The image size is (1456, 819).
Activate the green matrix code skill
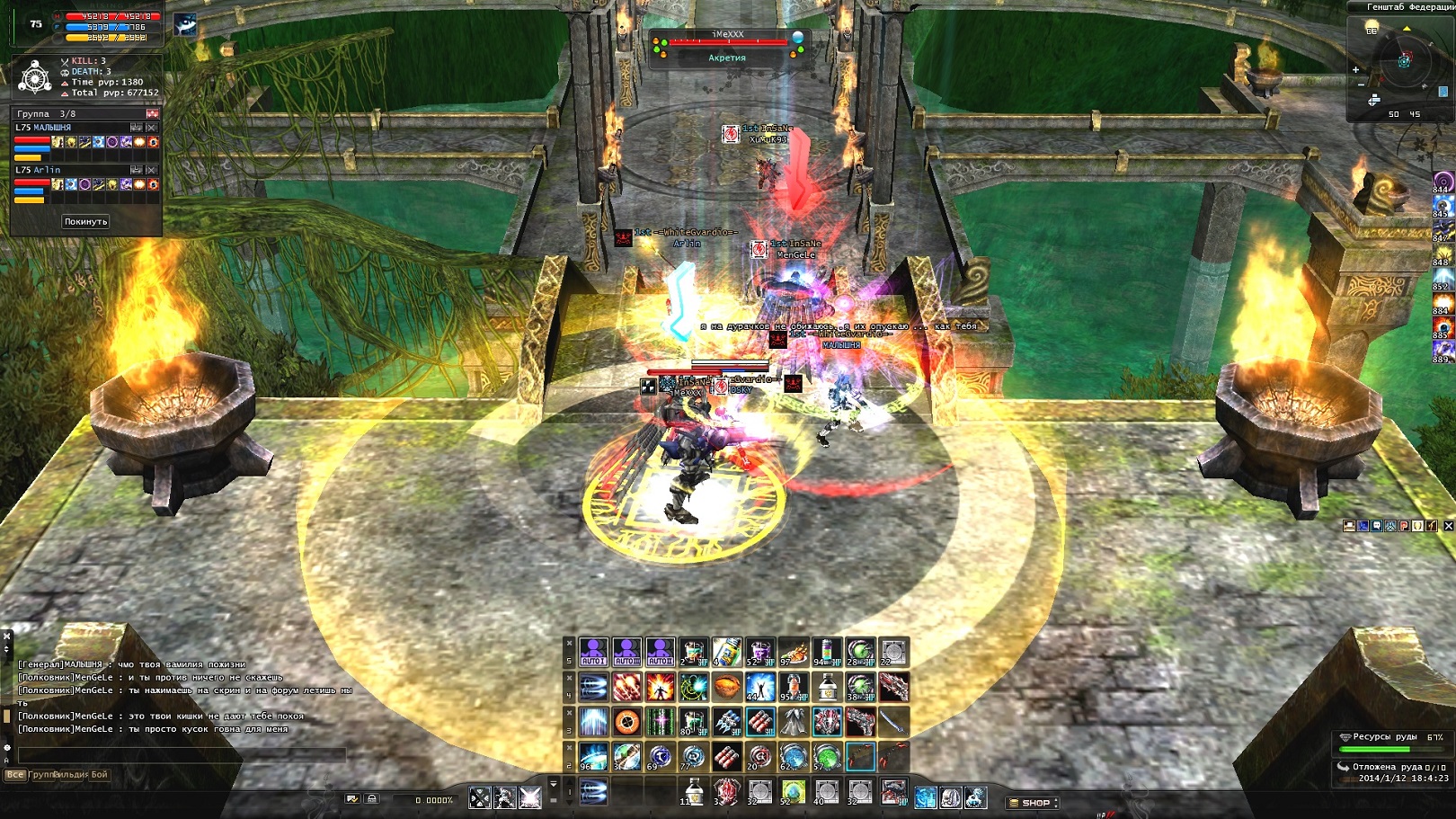(661, 722)
